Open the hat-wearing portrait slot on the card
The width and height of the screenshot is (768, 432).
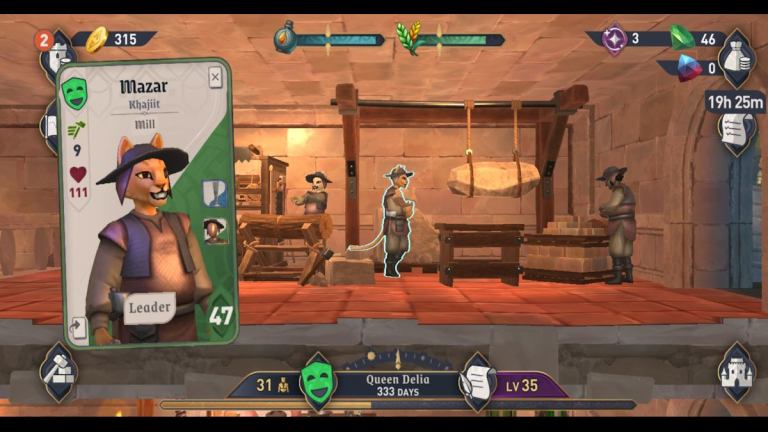tap(215, 232)
